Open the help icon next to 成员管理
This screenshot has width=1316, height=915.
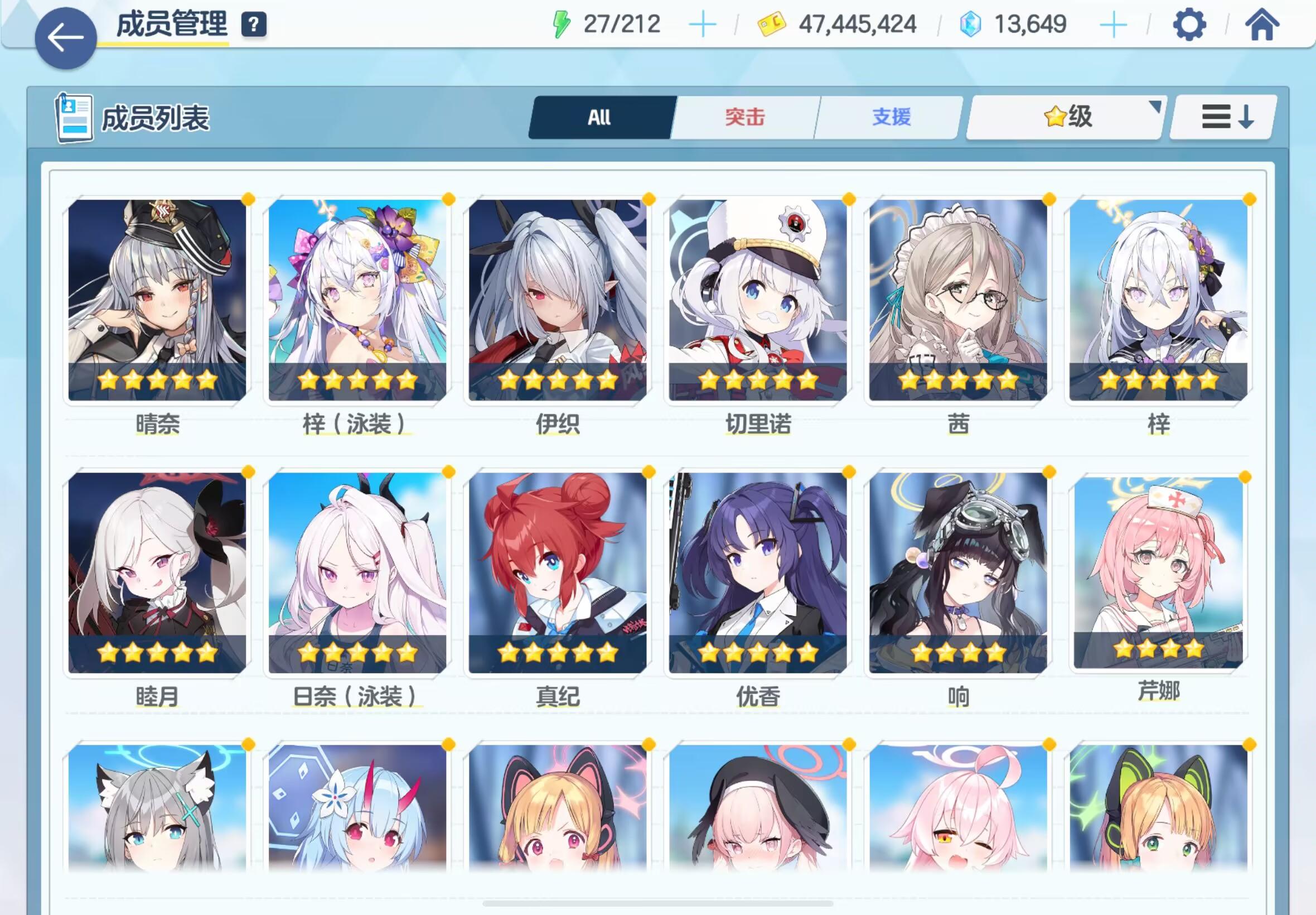click(x=254, y=24)
